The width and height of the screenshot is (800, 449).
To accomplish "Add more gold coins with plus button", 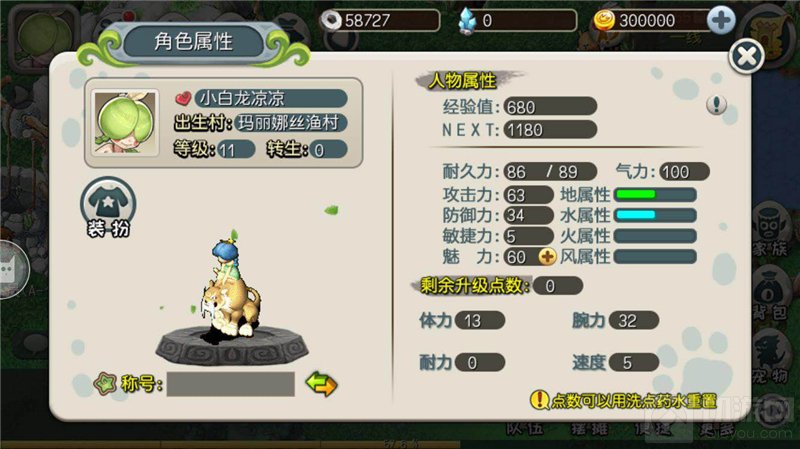I will (721, 19).
